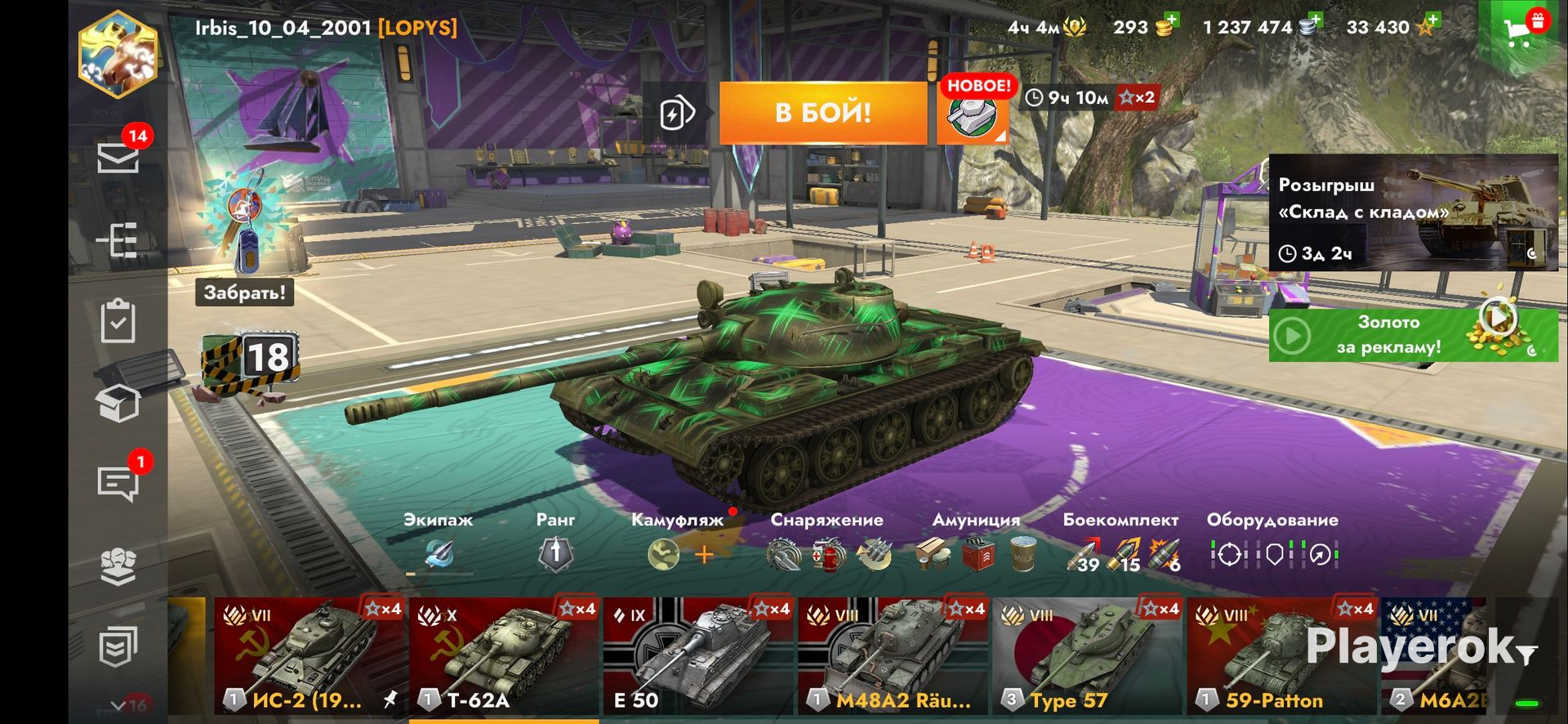Select the E 50 tank card

click(697, 656)
